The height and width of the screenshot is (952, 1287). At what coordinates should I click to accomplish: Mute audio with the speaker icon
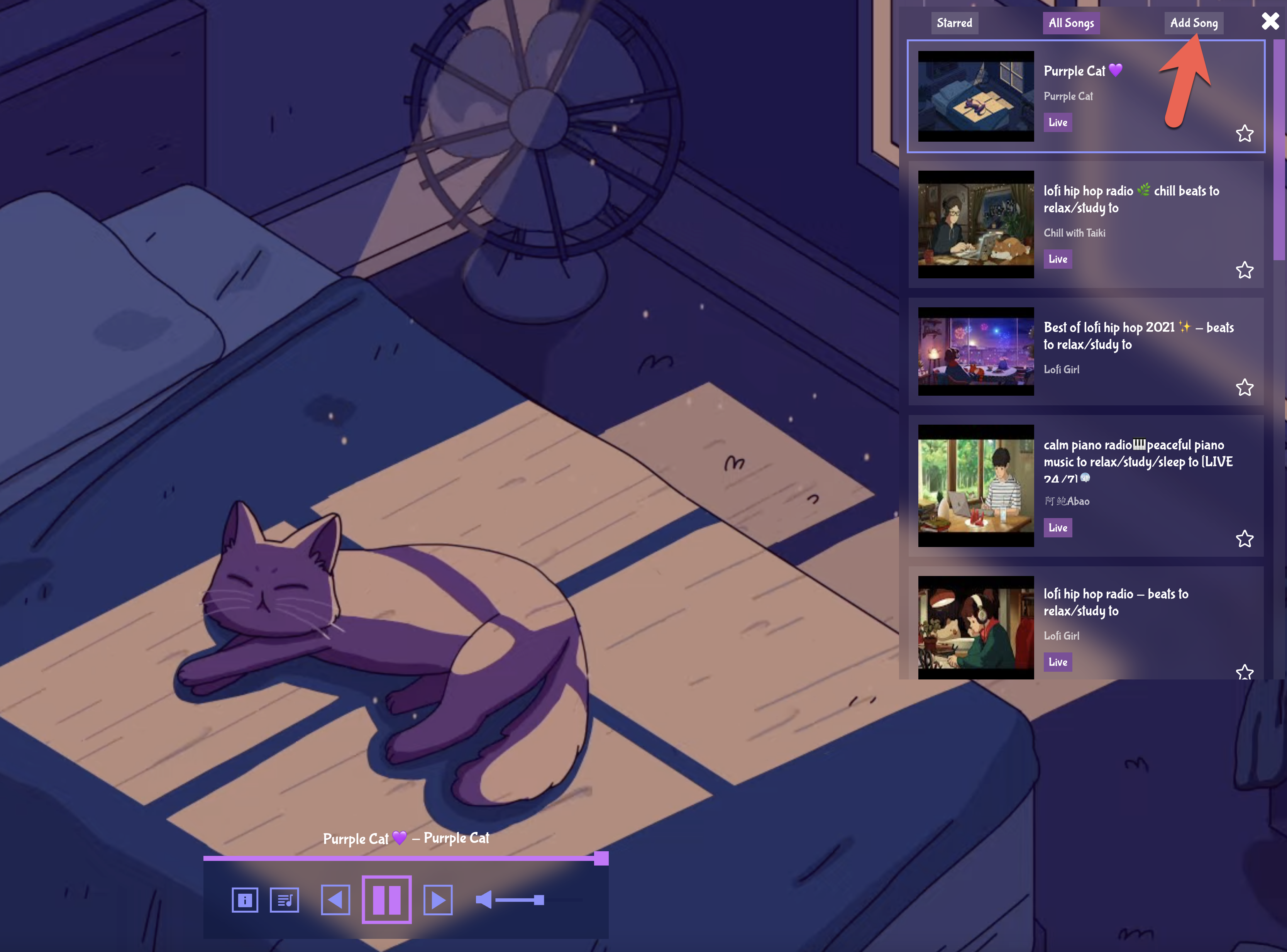pos(483,899)
